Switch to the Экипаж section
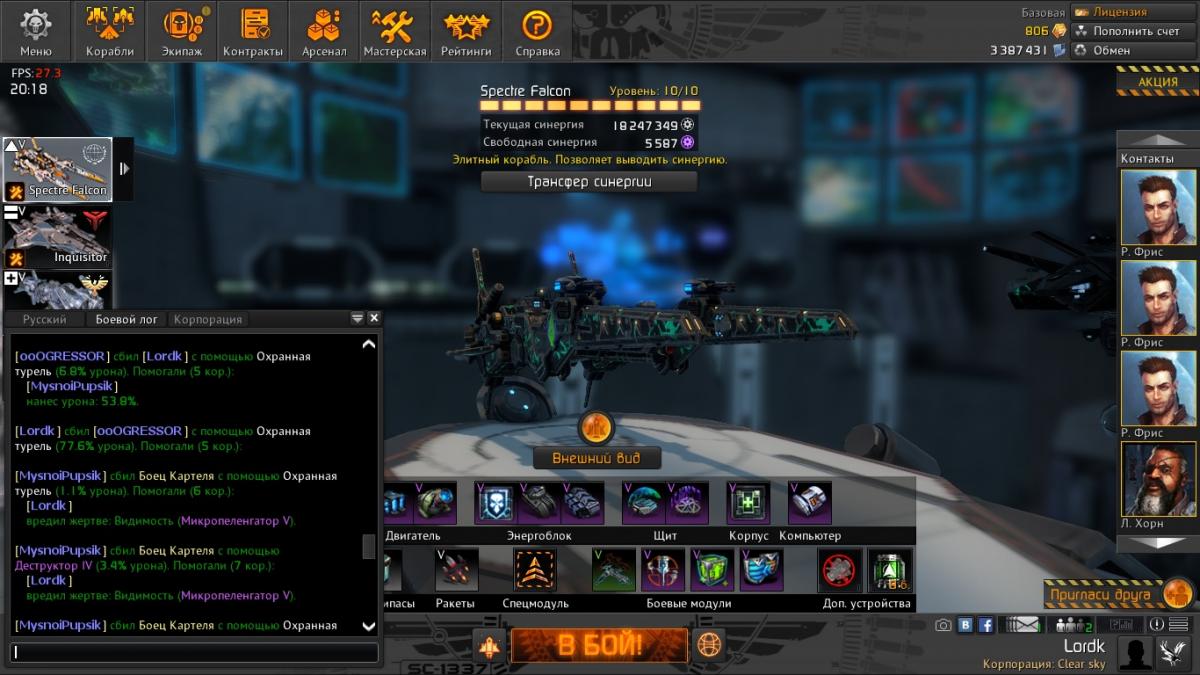This screenshot has width=1200, height=675. point(181,30)
